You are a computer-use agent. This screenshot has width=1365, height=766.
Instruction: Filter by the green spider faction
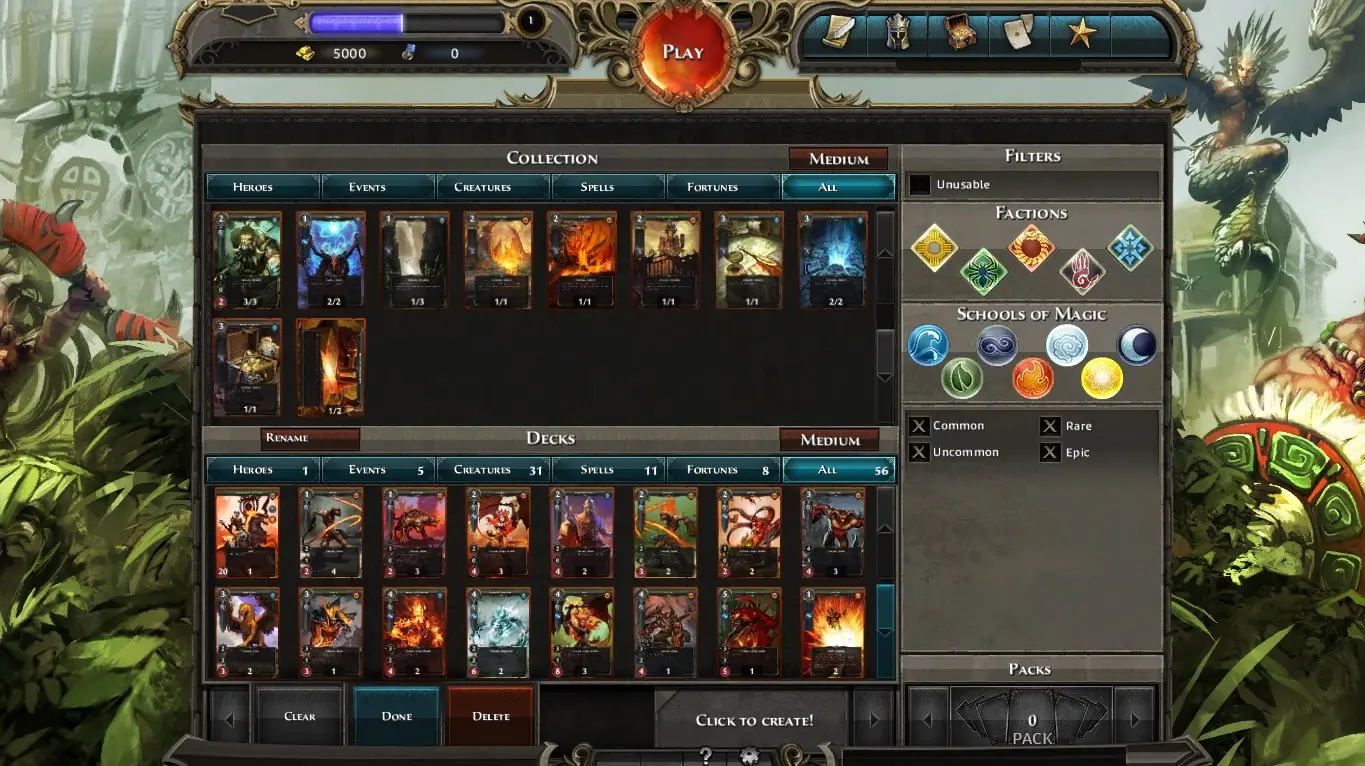(x=983, y=268)
